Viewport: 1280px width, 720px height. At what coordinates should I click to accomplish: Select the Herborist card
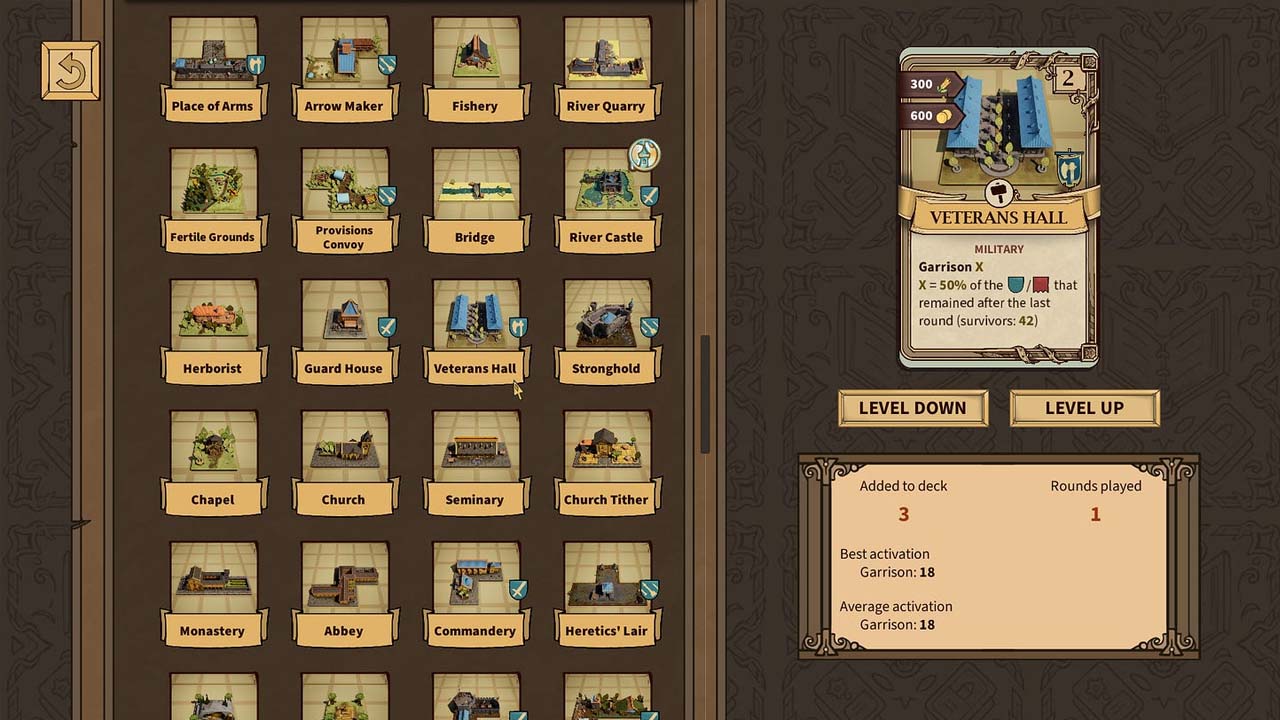coord(212,330)
